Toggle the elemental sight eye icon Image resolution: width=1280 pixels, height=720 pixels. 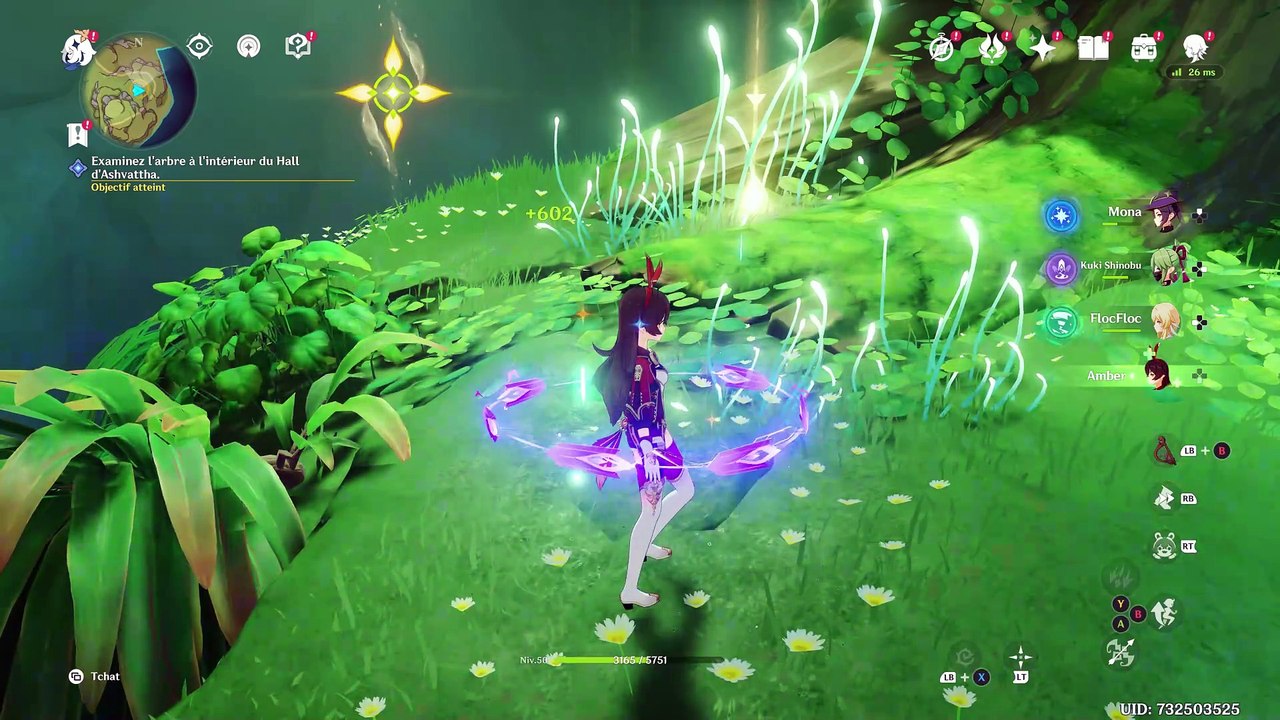(x=199, y=46)
